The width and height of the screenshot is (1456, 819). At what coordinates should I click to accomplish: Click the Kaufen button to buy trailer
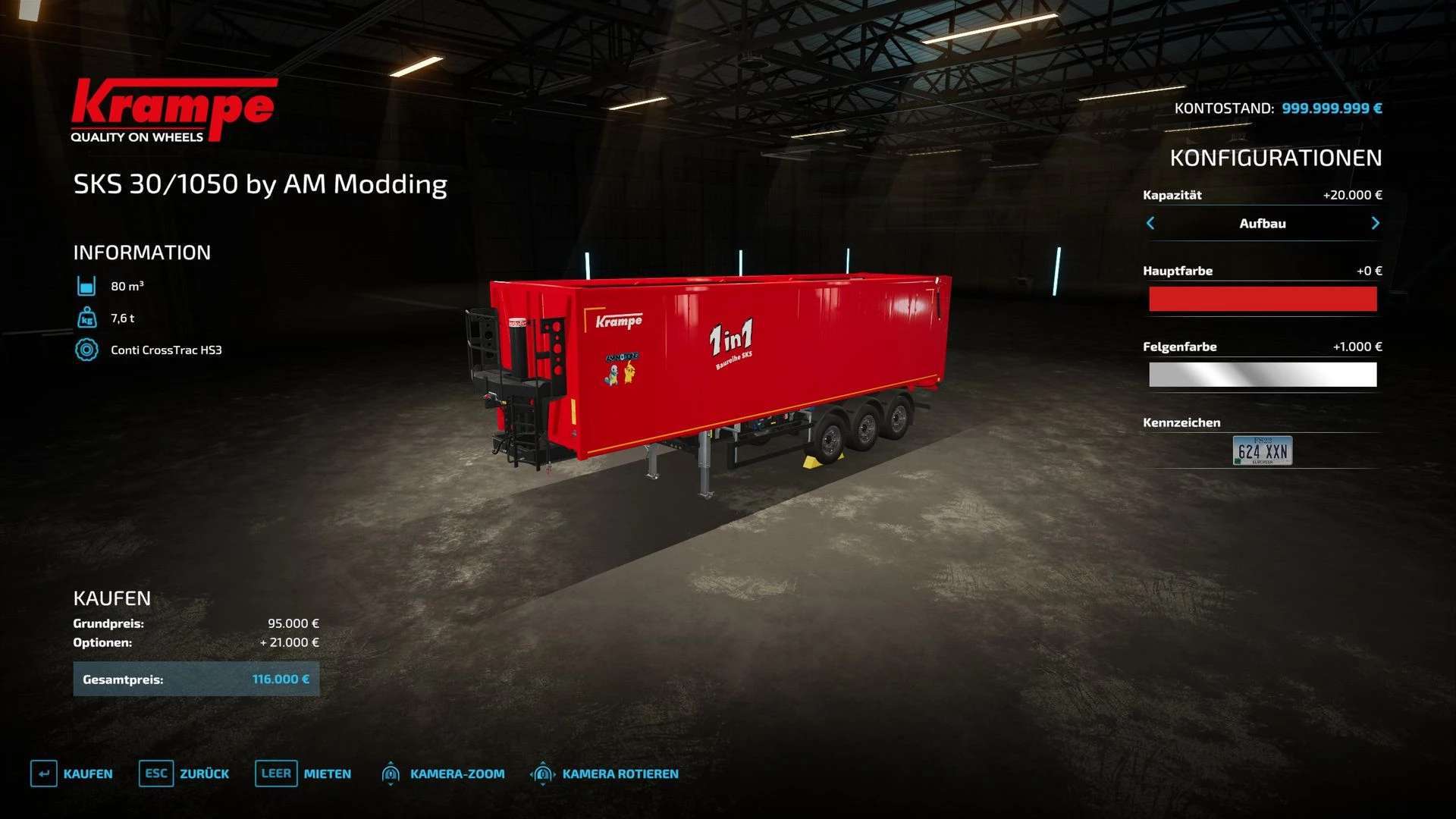[x=72, y=773]
